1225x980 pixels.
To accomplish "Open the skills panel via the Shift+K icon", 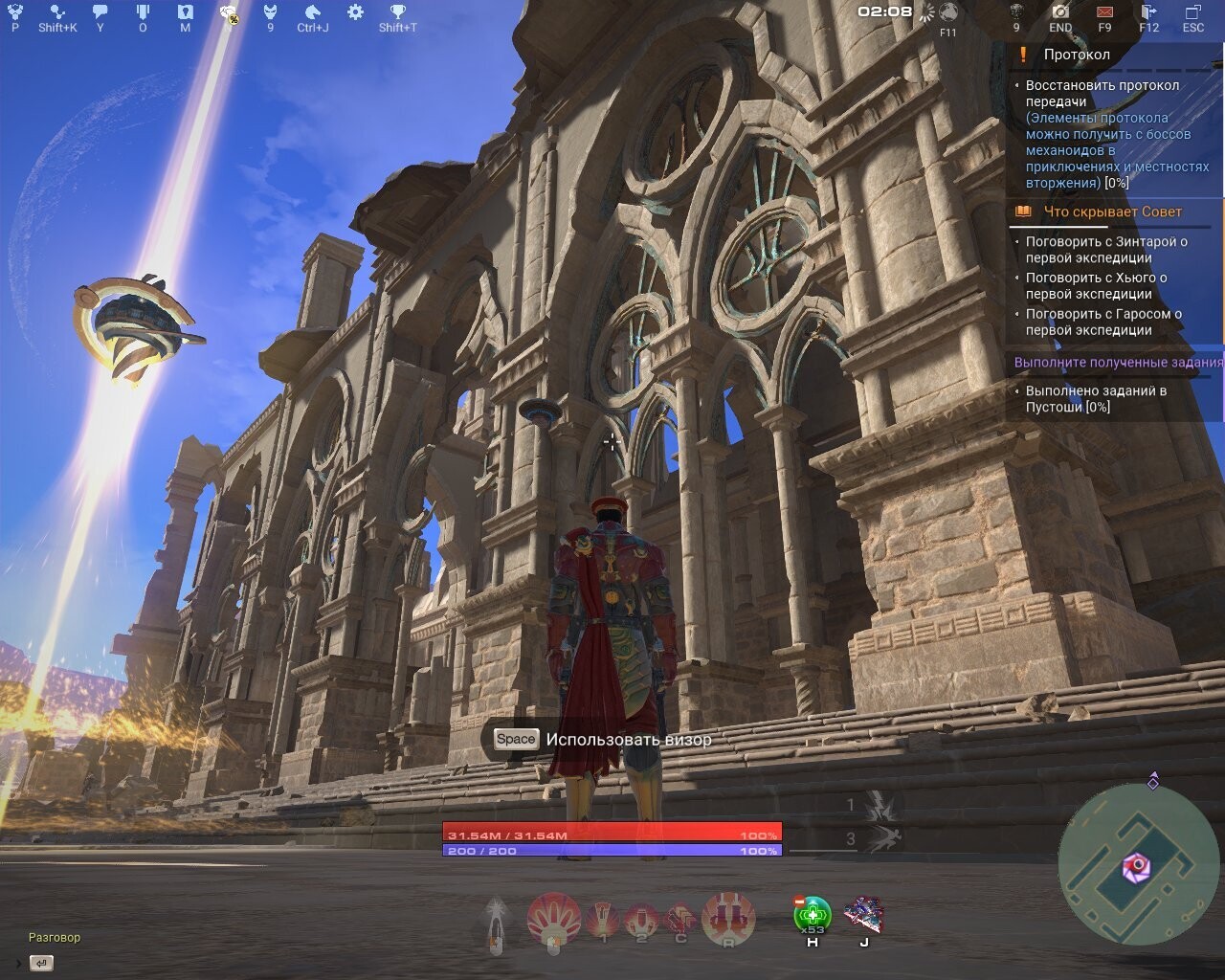I will pos(56,12).
